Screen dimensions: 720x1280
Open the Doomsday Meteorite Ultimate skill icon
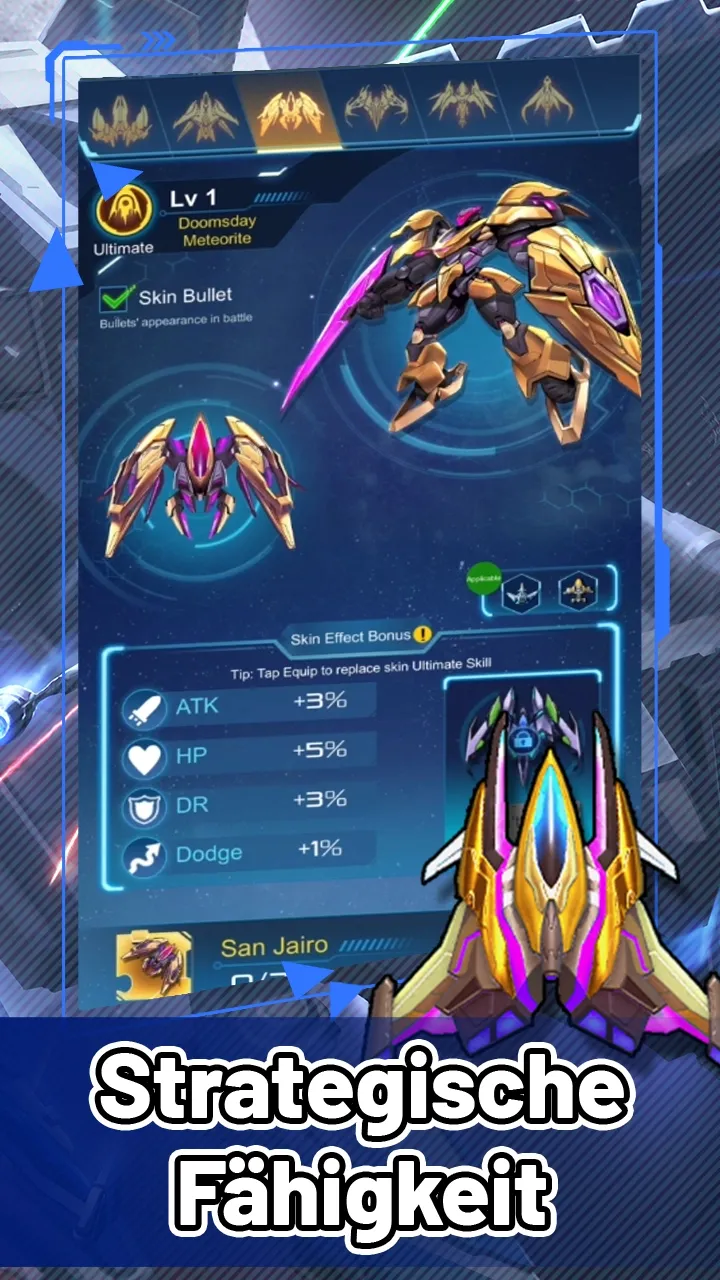(x=124, y=211)
